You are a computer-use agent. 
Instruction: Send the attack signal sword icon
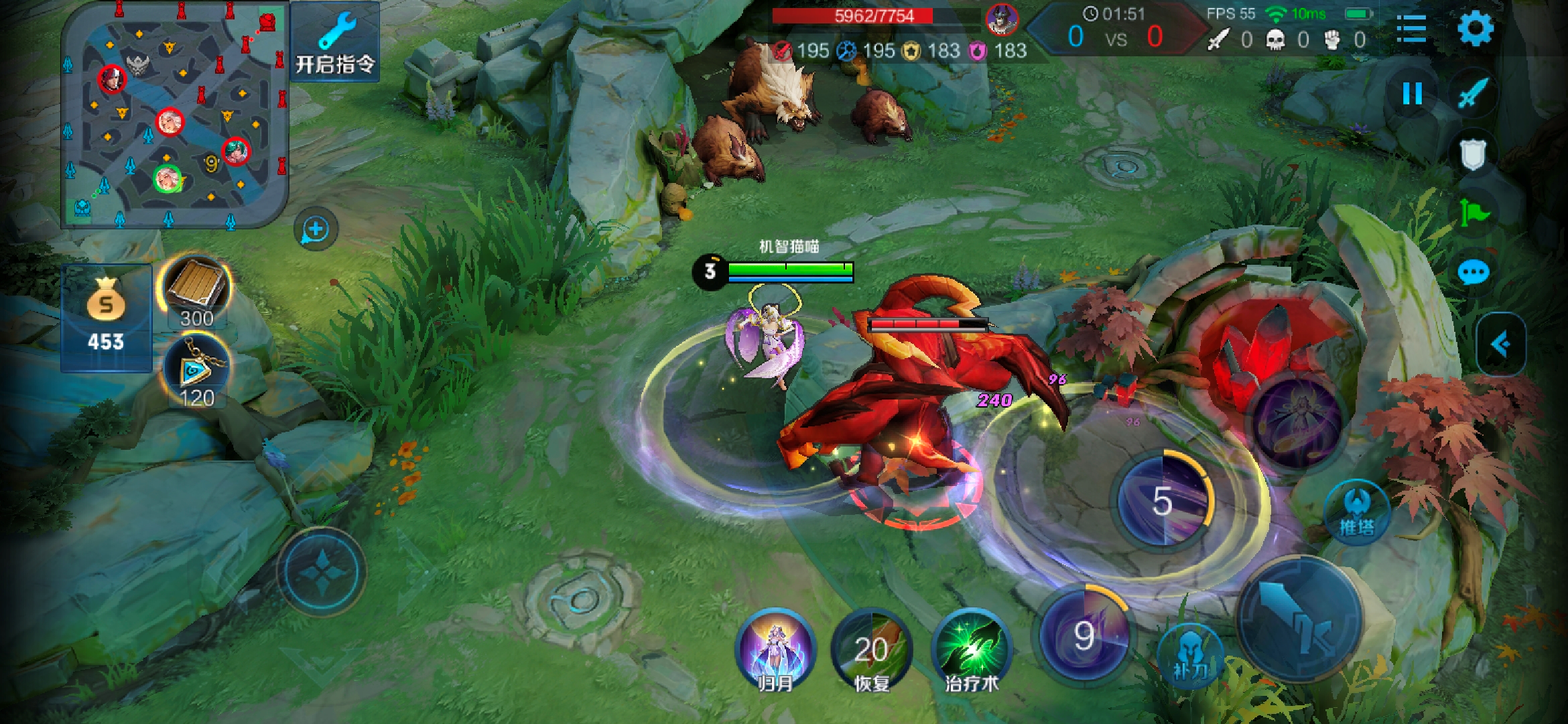coord(1474,94)
